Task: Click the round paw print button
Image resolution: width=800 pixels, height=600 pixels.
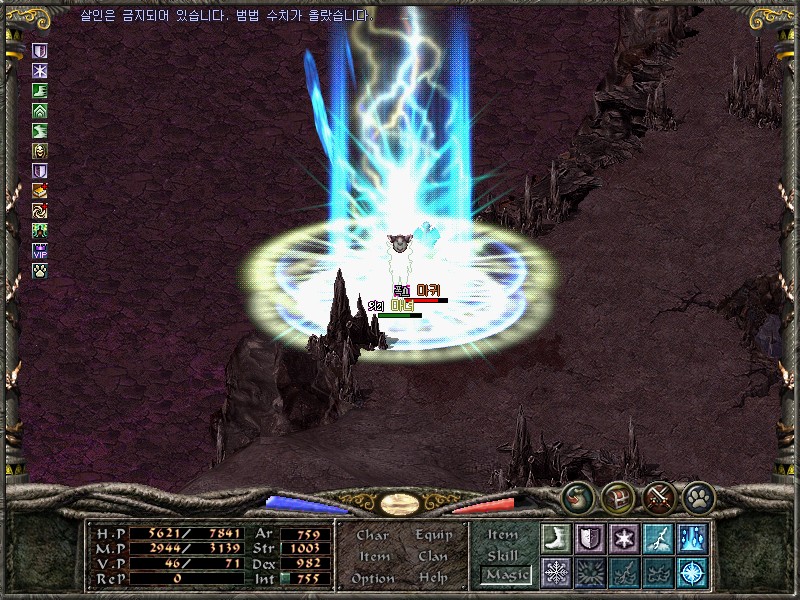Action: (698, 496)
